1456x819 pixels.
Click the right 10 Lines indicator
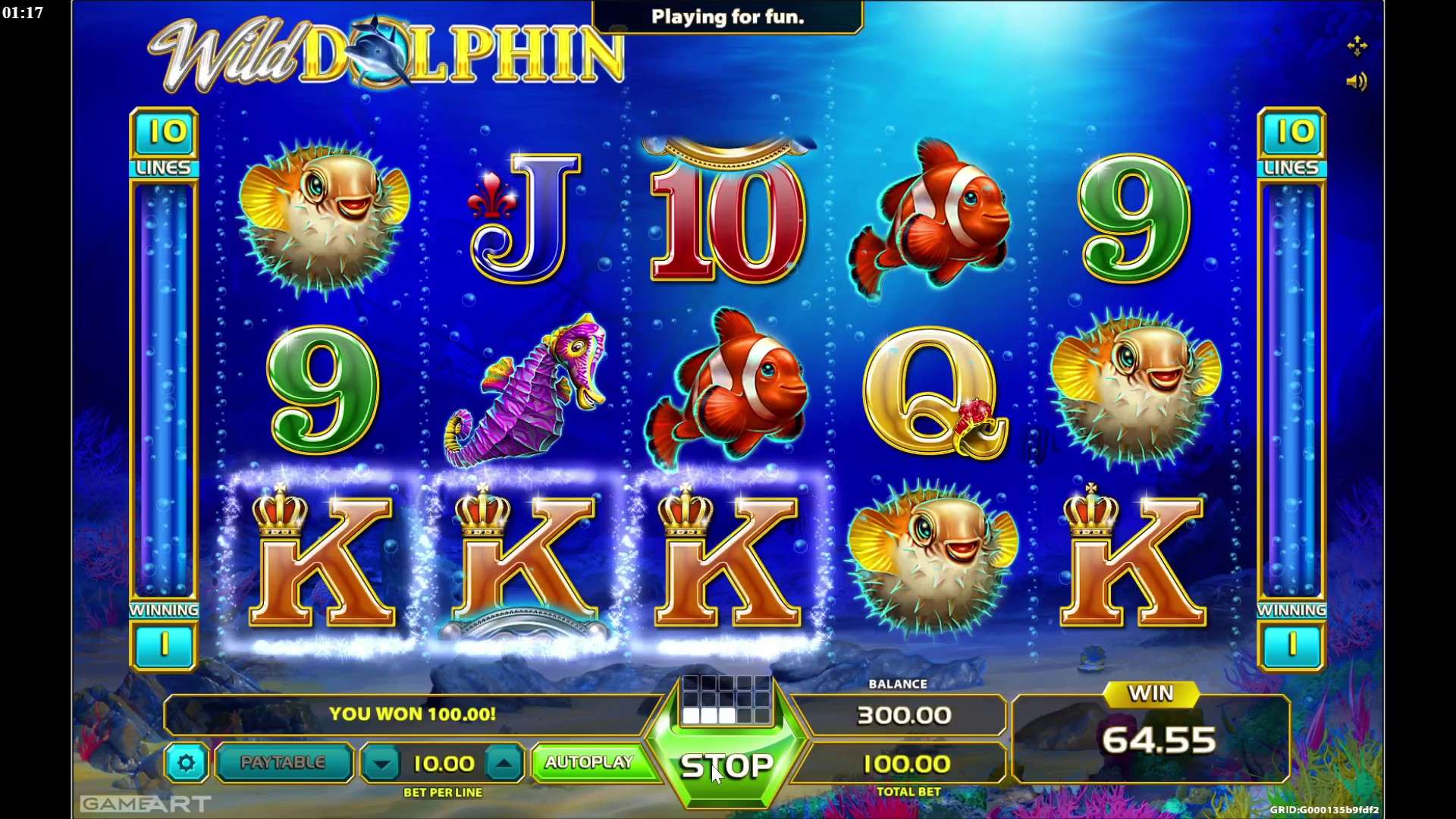[x=1291, y=144]
